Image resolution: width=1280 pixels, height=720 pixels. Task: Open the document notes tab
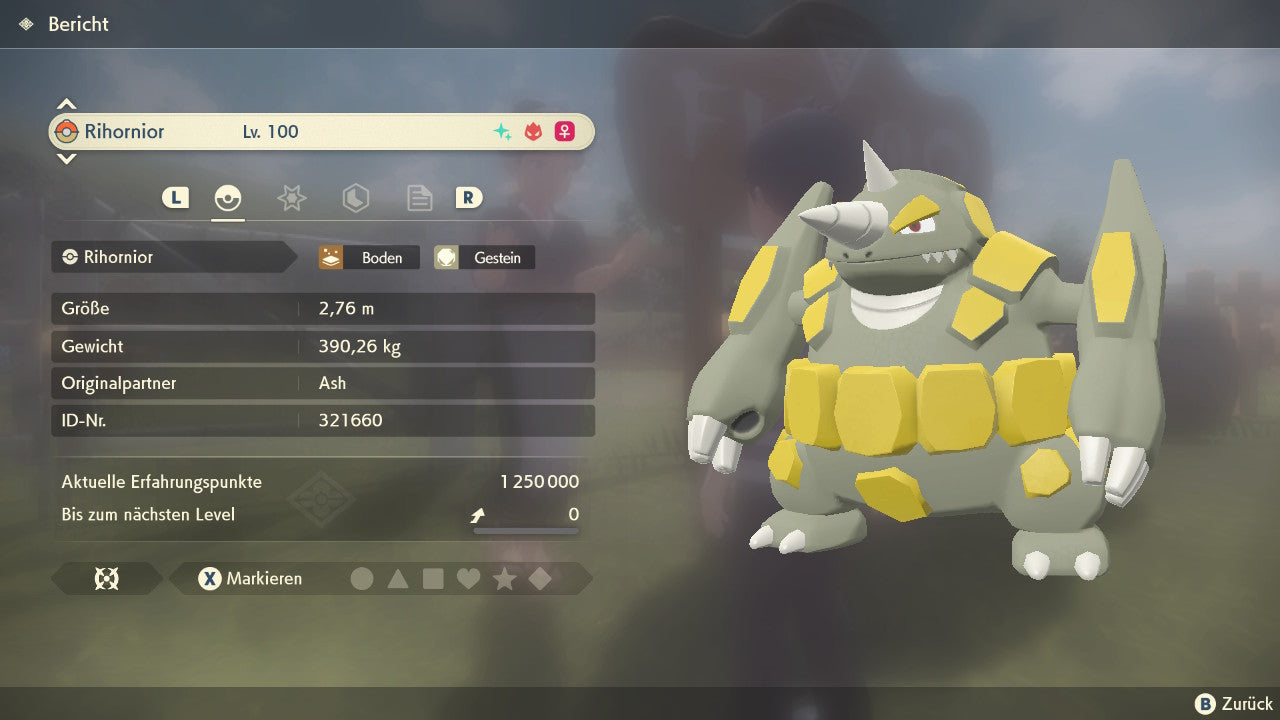[419, 198]
